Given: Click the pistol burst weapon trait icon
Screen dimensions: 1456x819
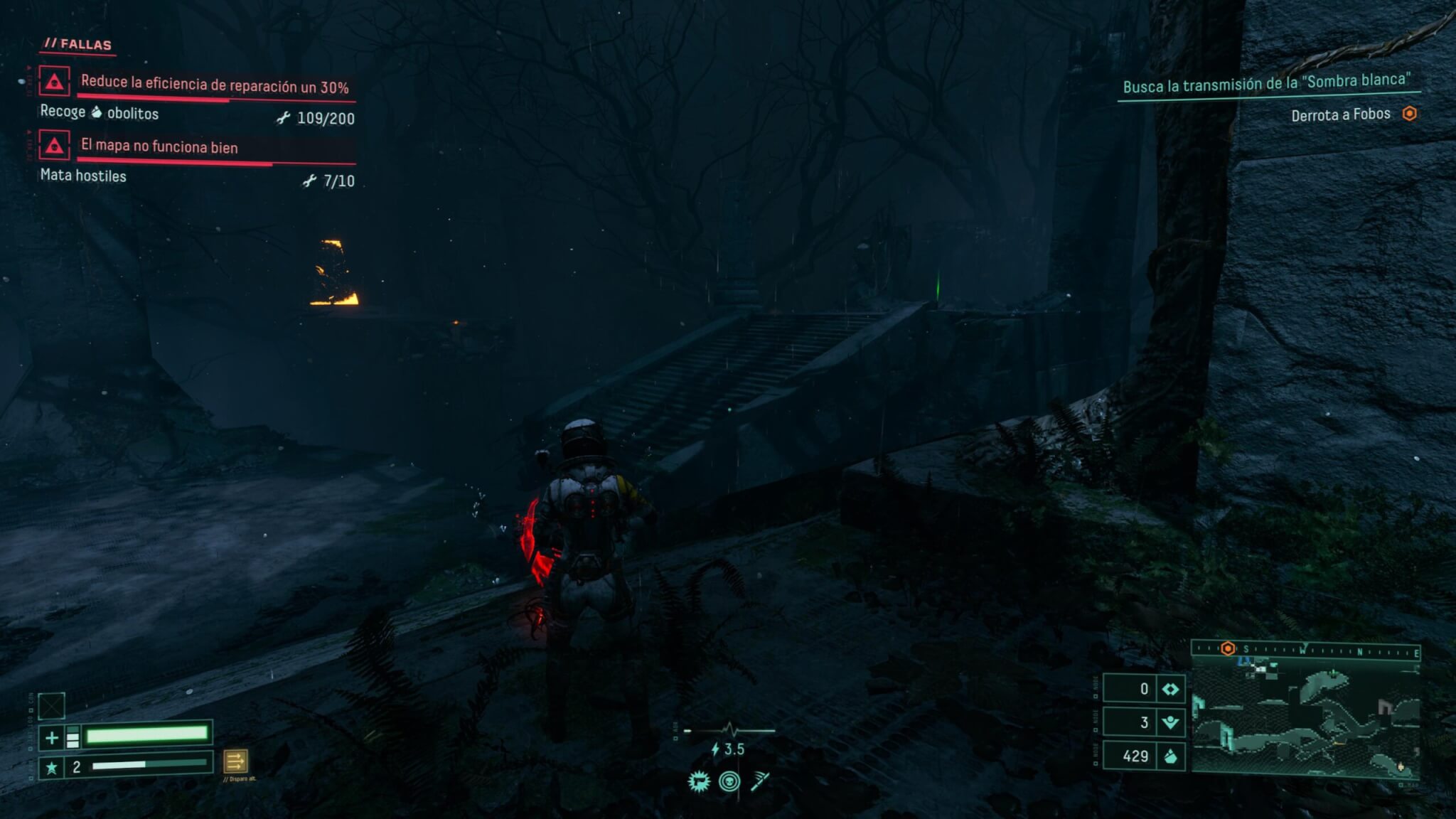Looking at the screenshot, I should point(699,782).
